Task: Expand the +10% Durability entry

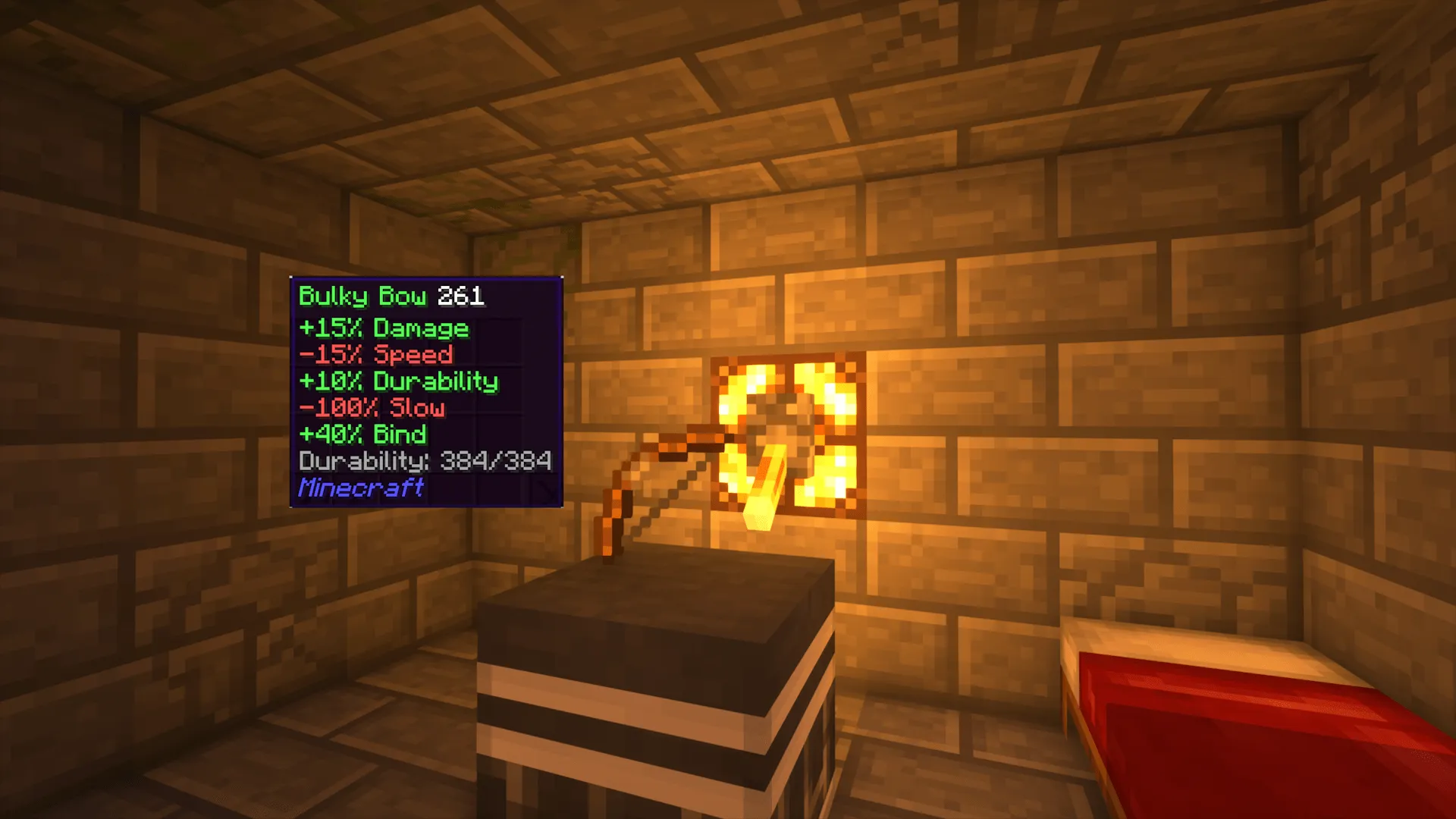Action: (398, 382)
